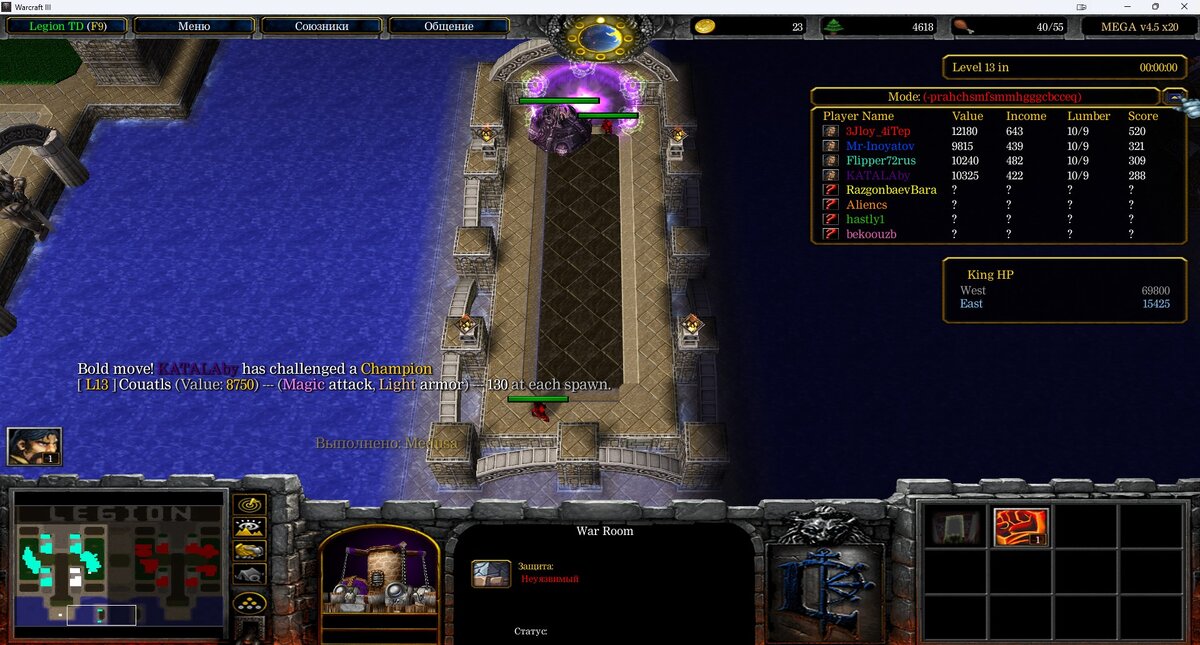
Task: Open the Союзники allies panel
Action: click(321, 26)
